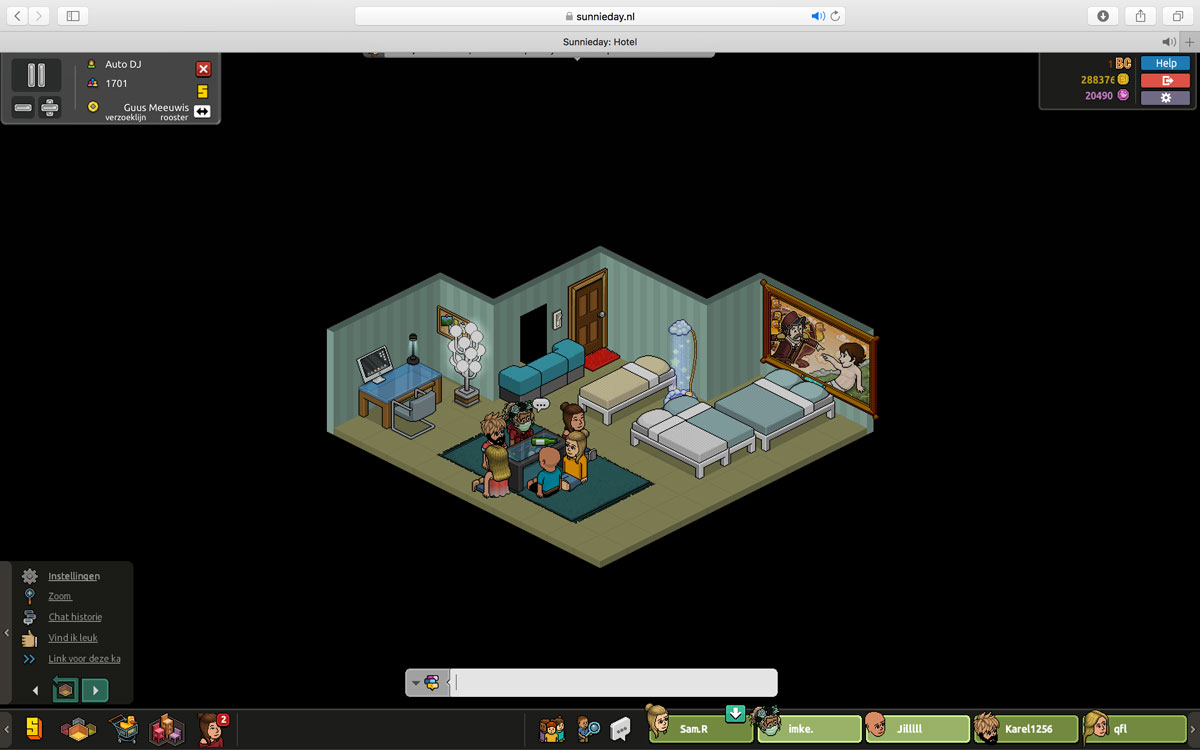Click Link voor deze kamer
The height and width of the screenshot is (750, 1200).
point(84,659)
